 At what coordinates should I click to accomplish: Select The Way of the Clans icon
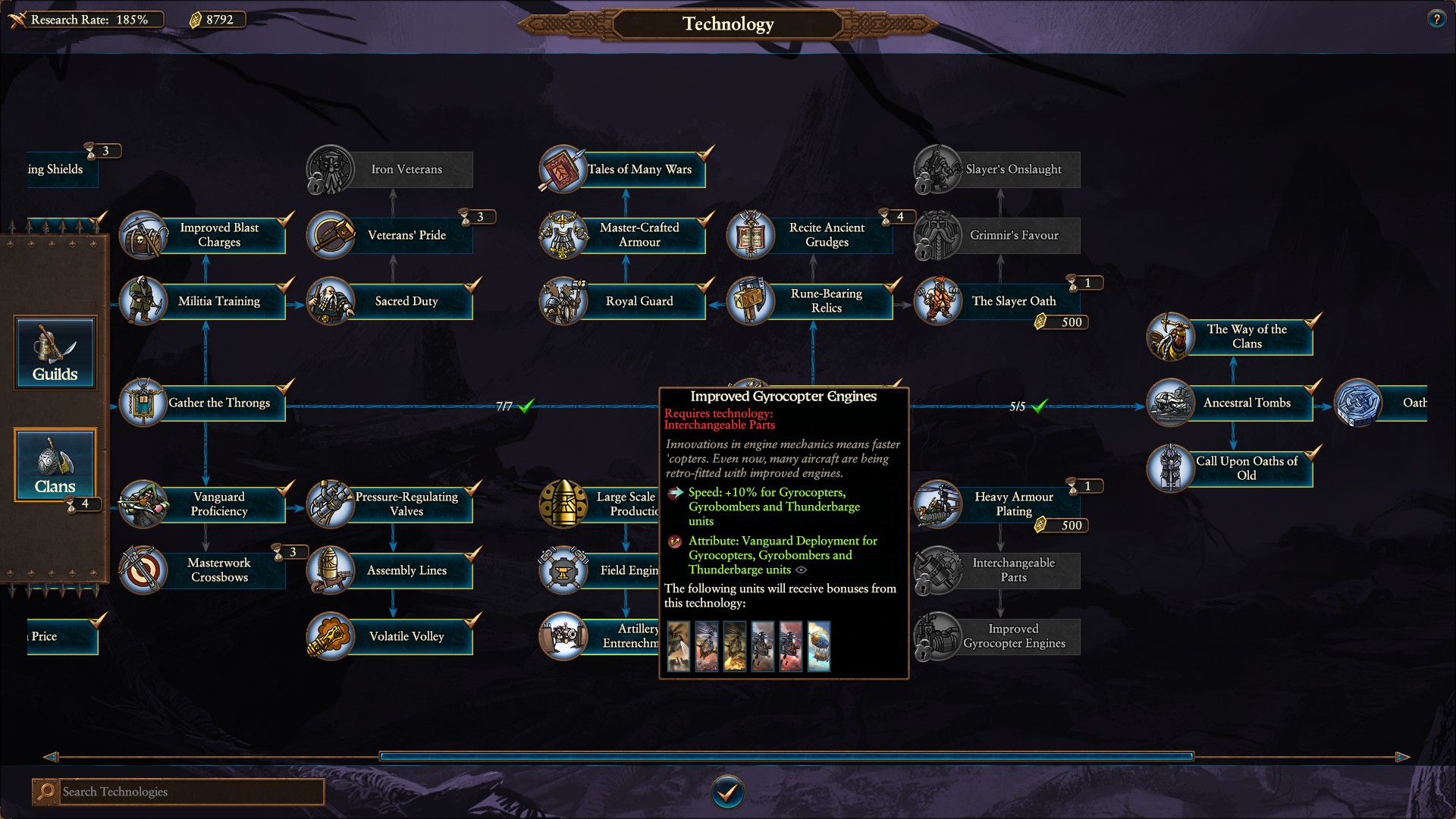[x=1169, y=337]
